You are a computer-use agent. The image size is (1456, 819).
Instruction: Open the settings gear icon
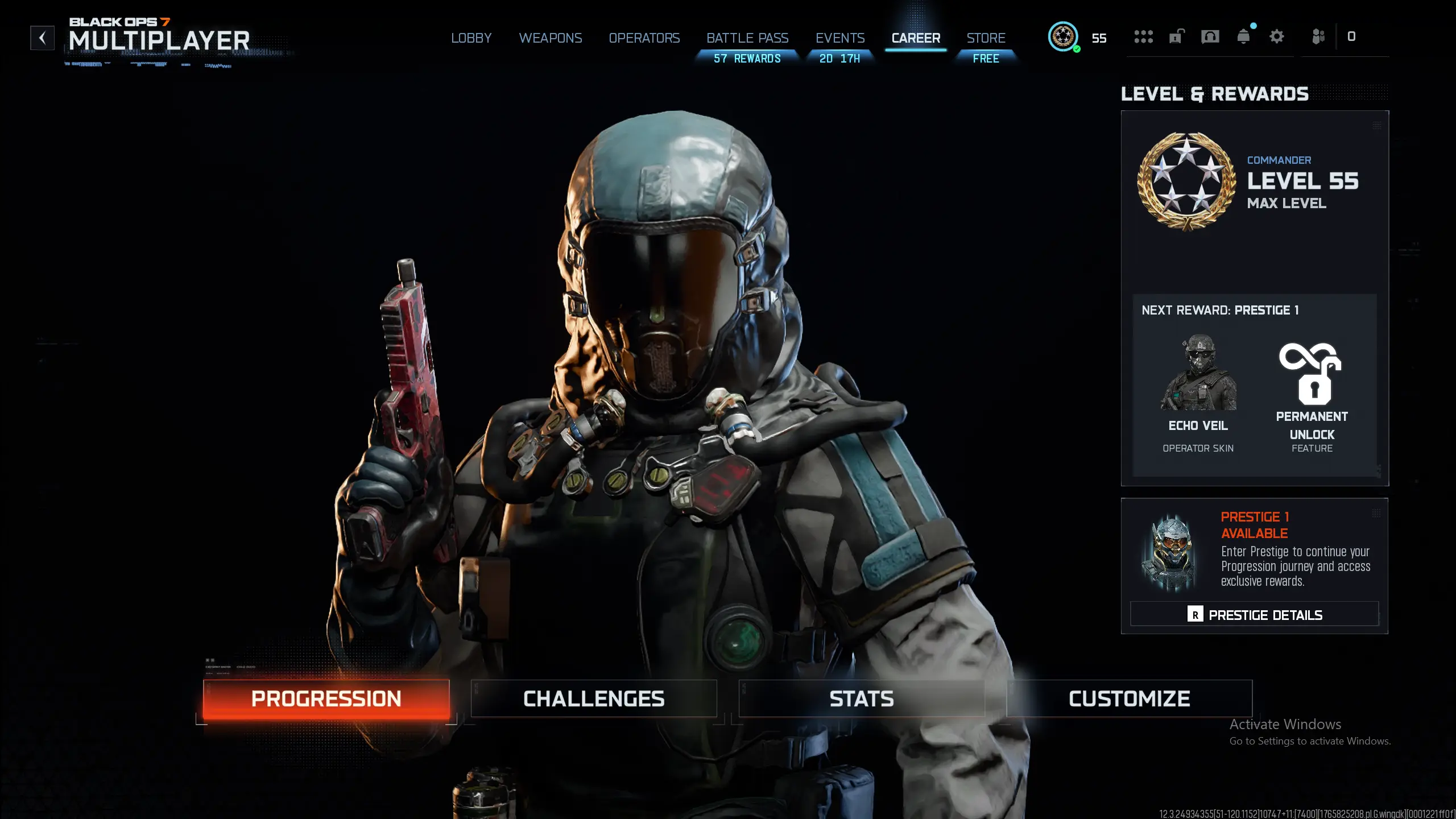click(1277, 36)
